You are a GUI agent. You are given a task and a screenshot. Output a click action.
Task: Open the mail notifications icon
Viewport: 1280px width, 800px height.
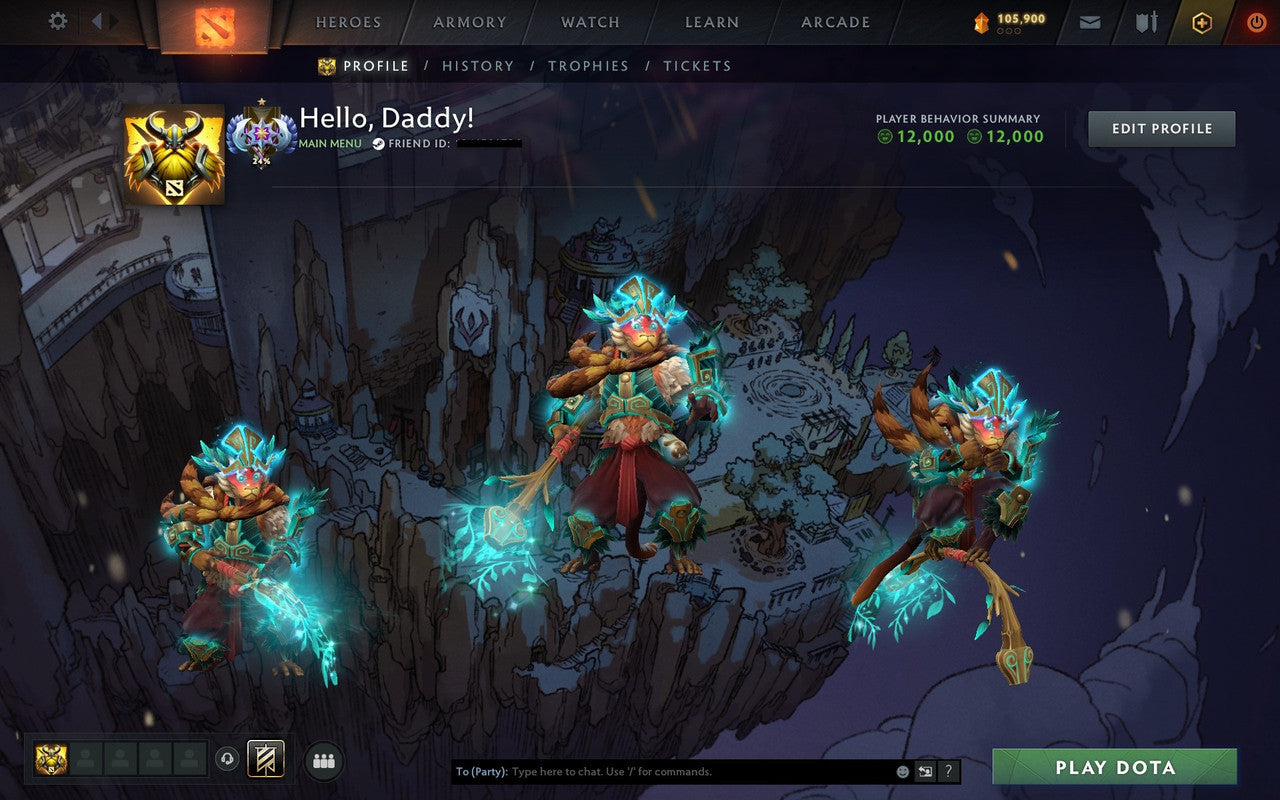(1089, 21)
